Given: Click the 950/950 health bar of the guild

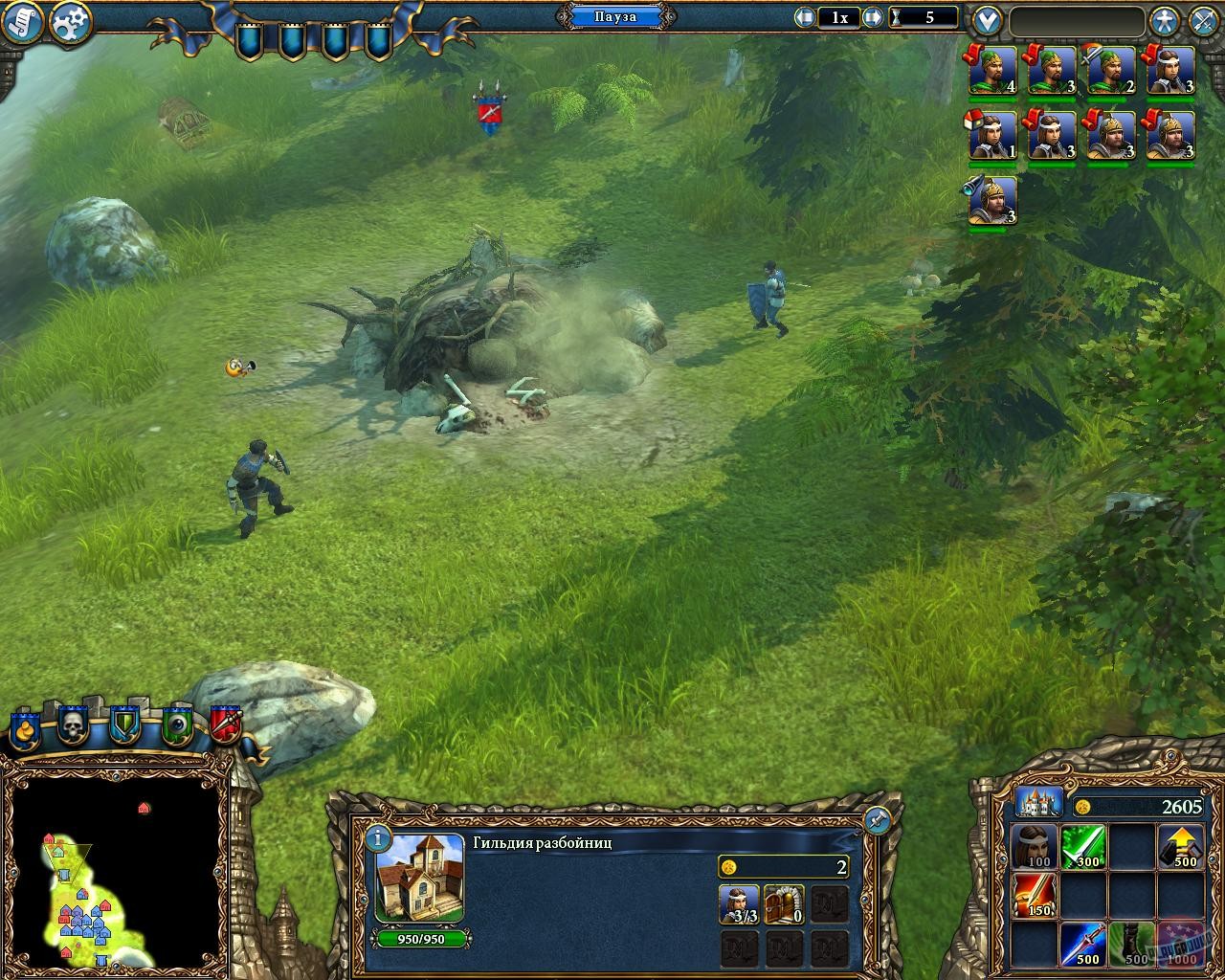Looking at the screenshot, I should coord(418,939).
